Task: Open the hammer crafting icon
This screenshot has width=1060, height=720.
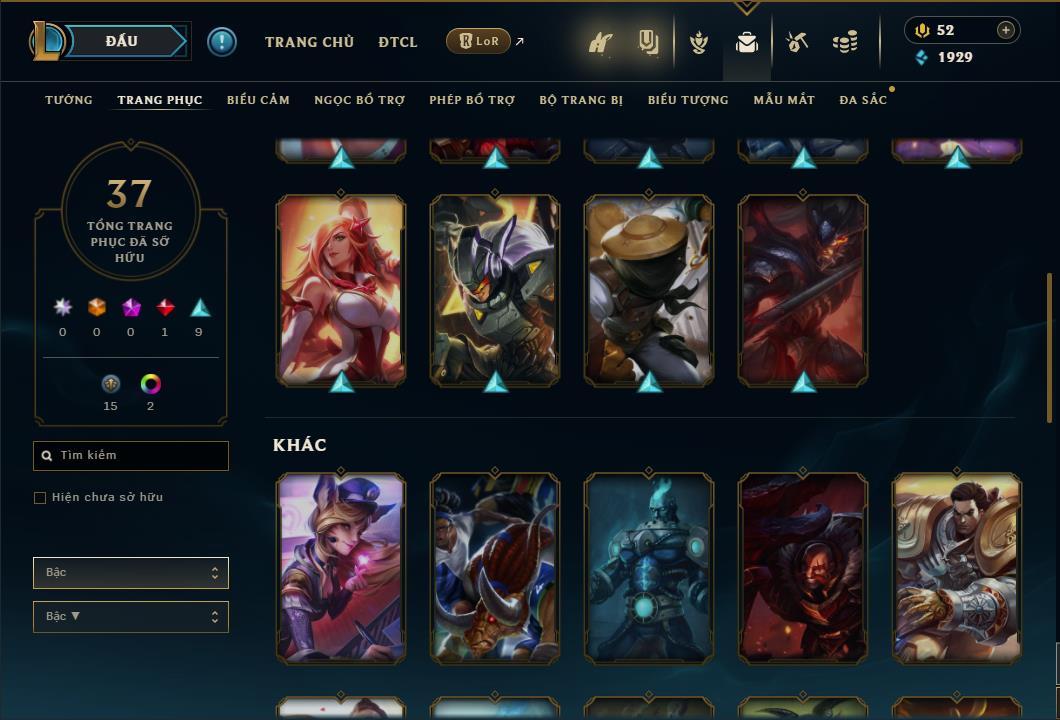Action: [x=797, y=42]
